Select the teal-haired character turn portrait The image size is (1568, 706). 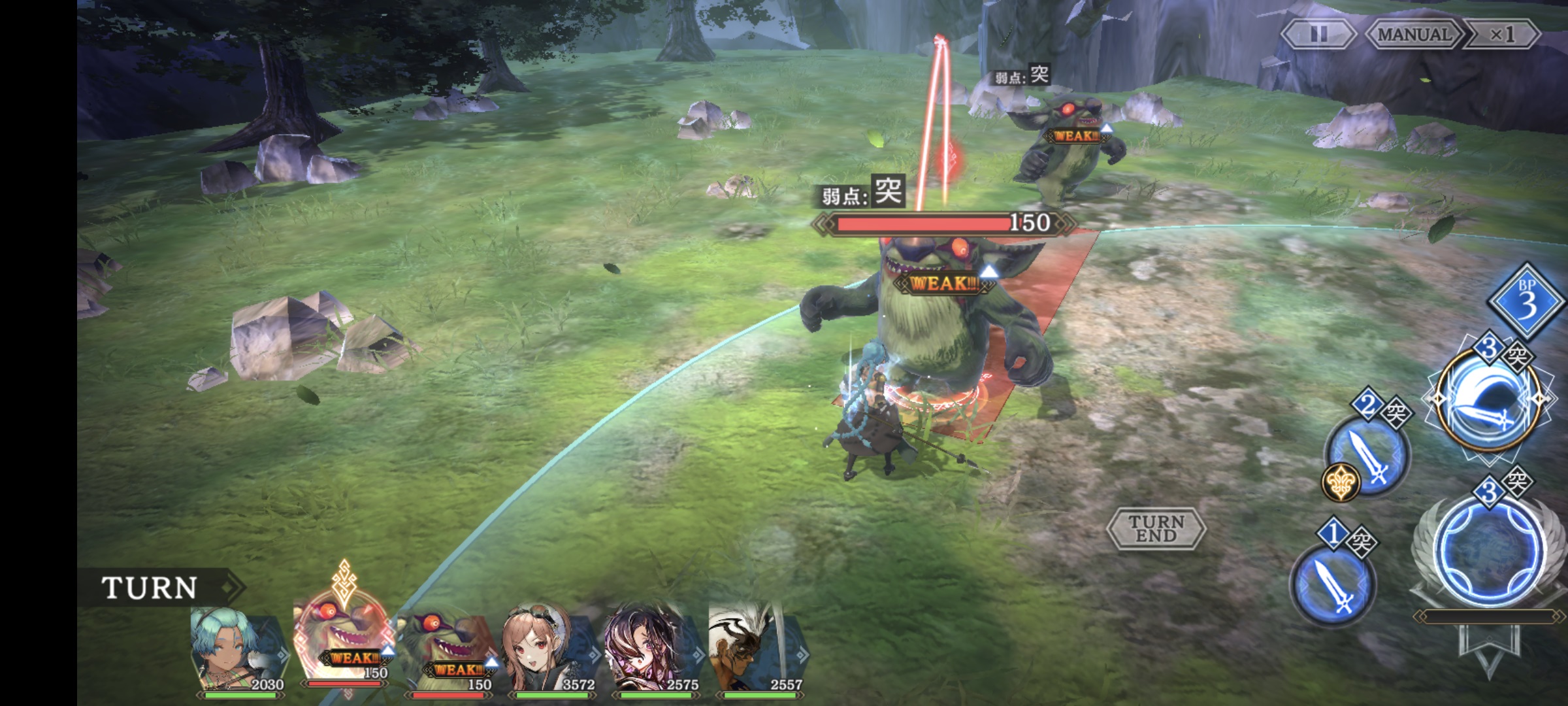tap(238, 650)
